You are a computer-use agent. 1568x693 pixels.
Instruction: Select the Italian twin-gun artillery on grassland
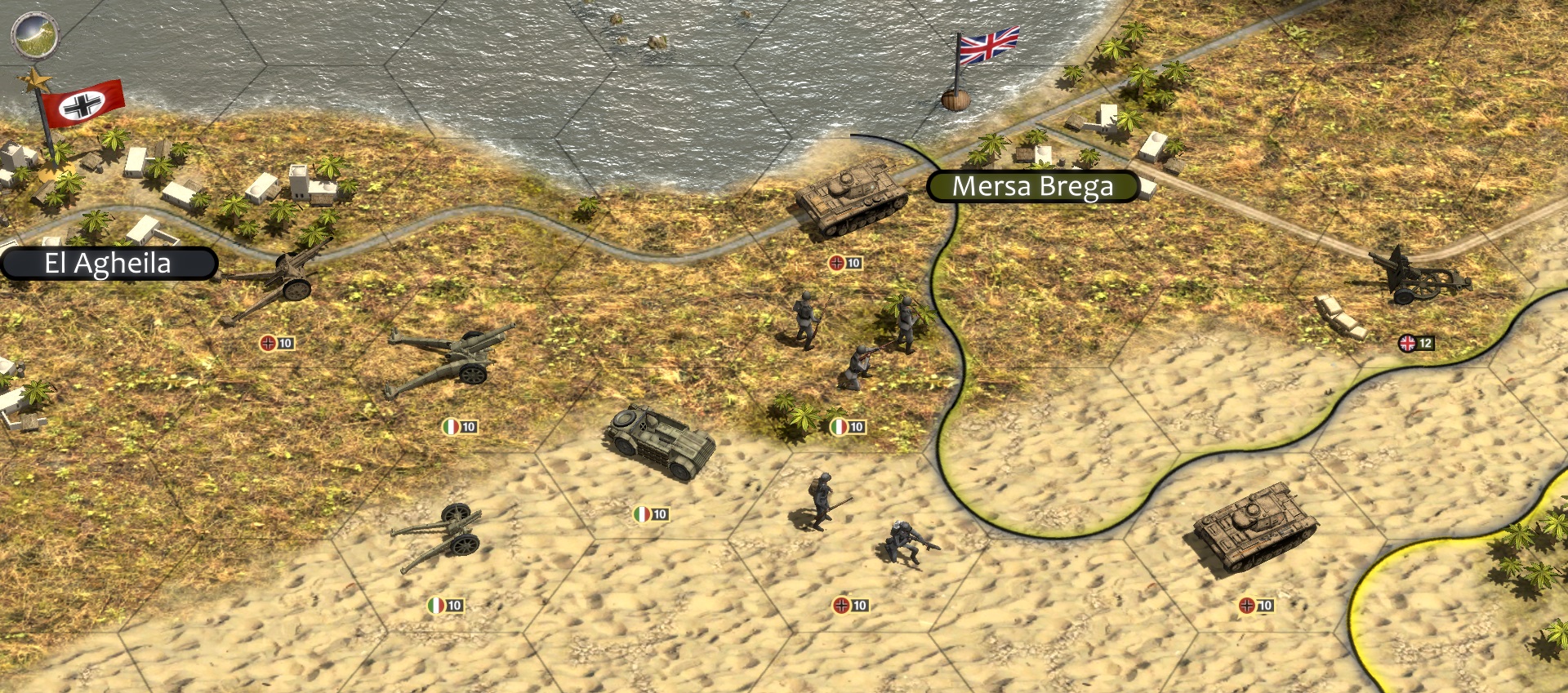(x=451, y=361)
